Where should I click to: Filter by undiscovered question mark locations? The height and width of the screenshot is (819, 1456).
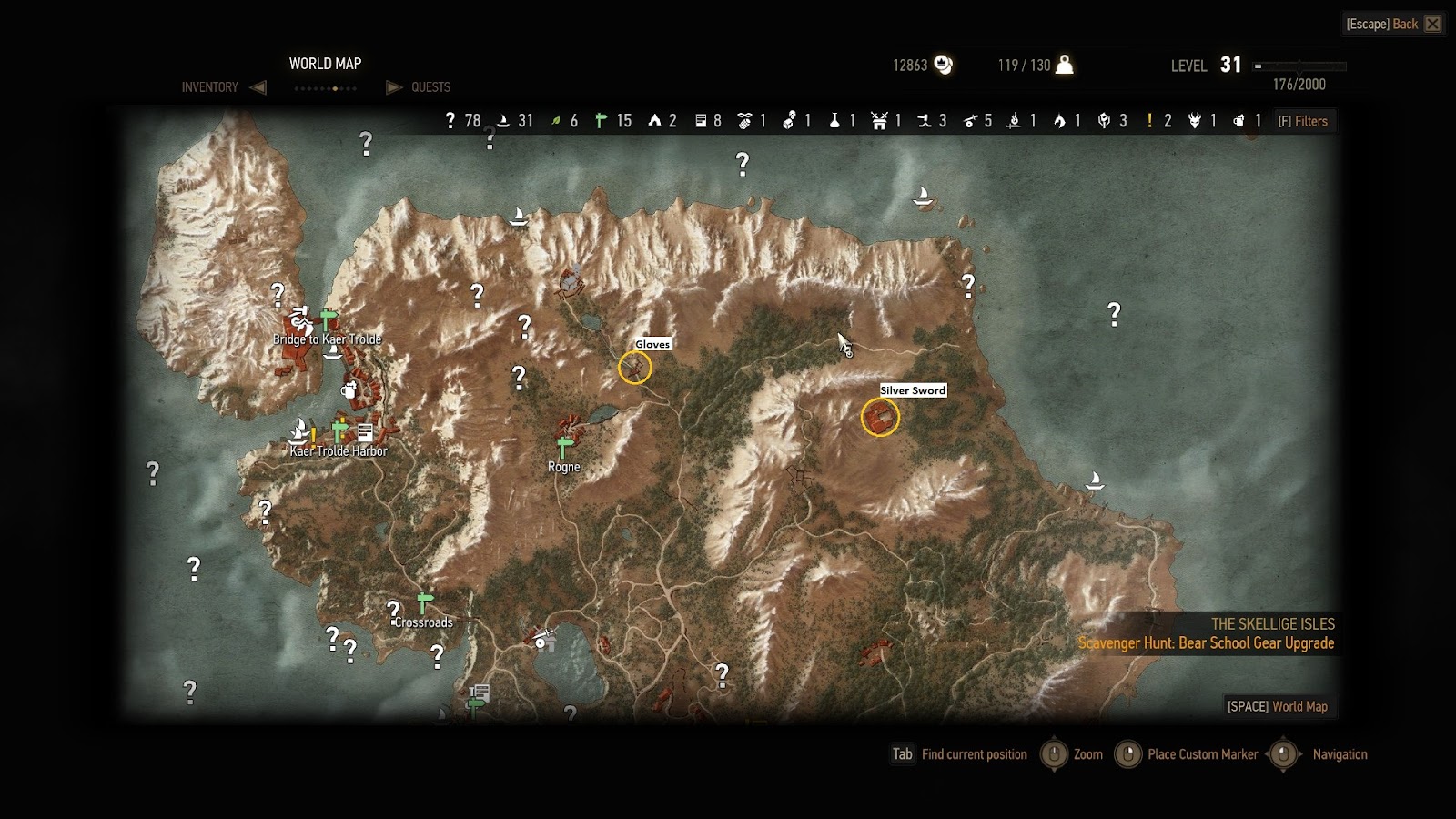pyautogui.click(x=462, y=121)
